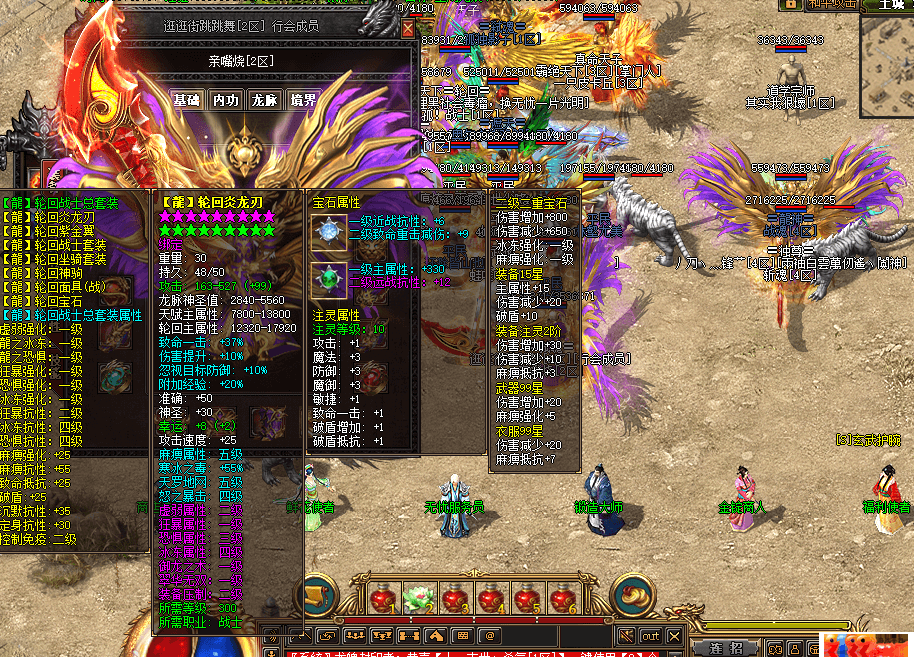Click the 'out' button on chat bar
The width and height of the screenshot is (914, 657).
click(x=651, y=636)
